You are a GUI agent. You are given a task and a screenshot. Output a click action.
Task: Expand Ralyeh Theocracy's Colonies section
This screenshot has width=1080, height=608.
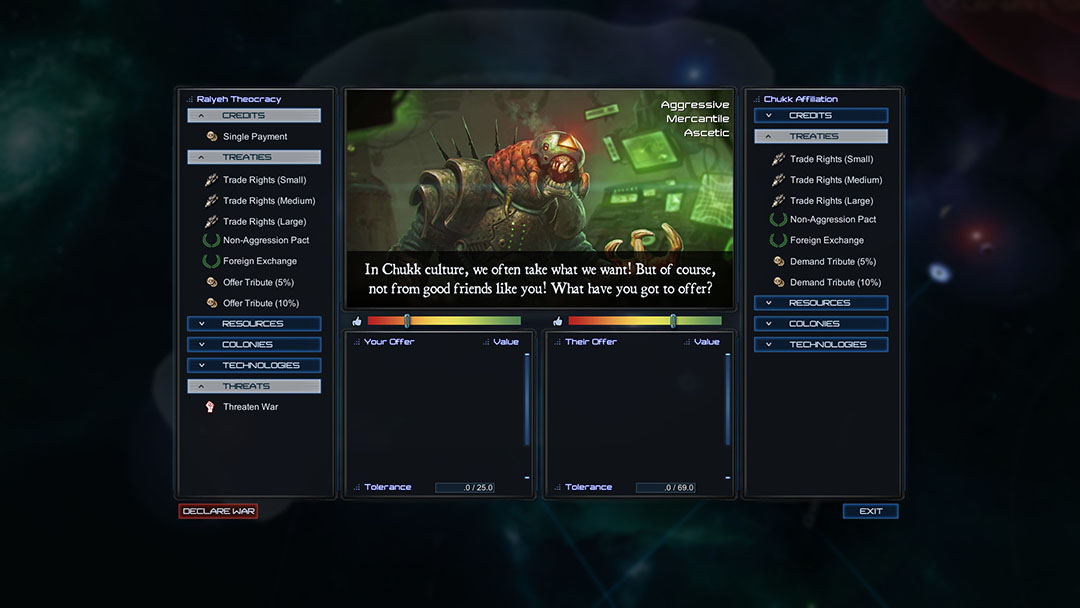pyautogui.click(x=254, y=345)
